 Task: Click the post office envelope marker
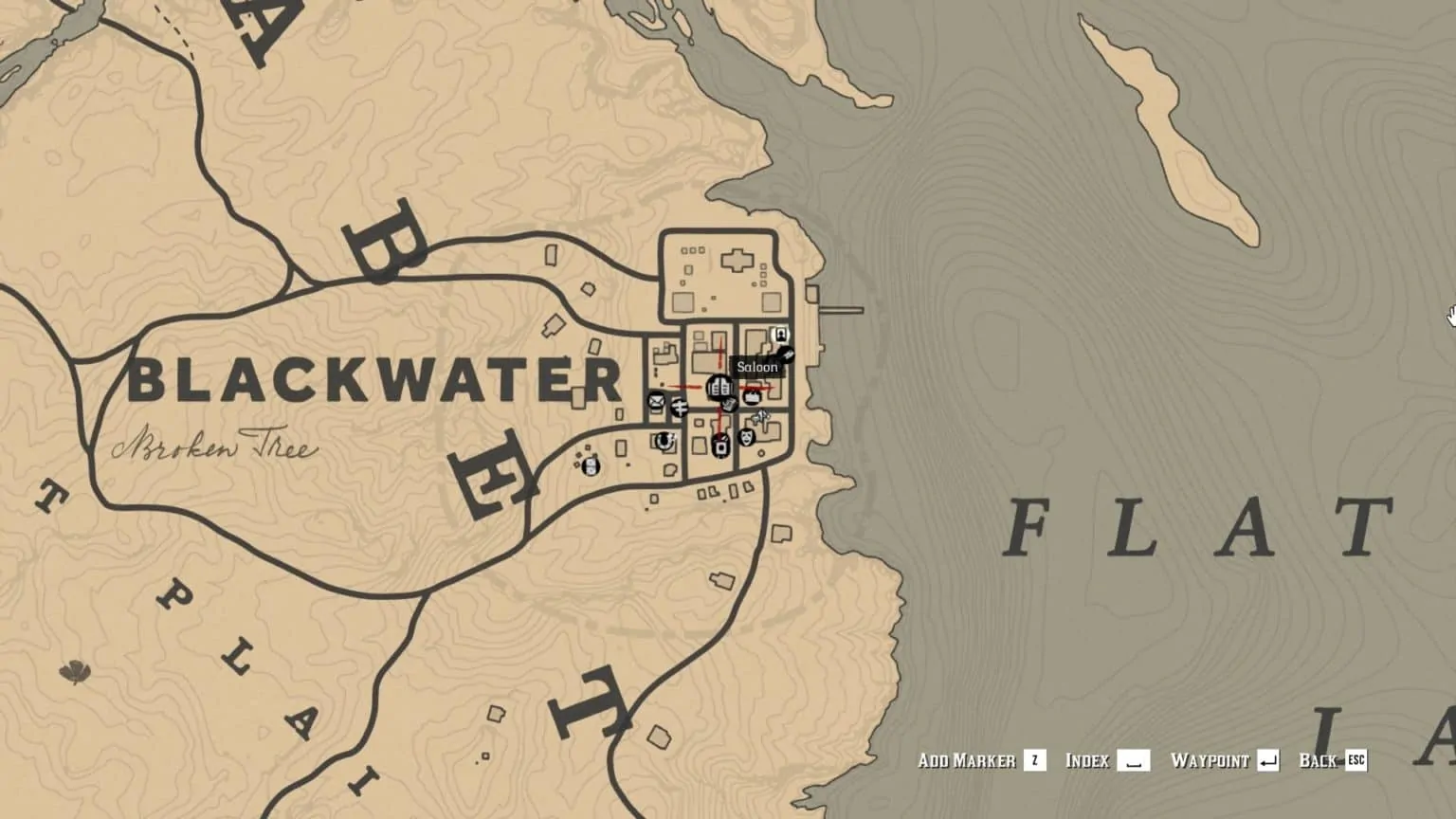[656, 401]
